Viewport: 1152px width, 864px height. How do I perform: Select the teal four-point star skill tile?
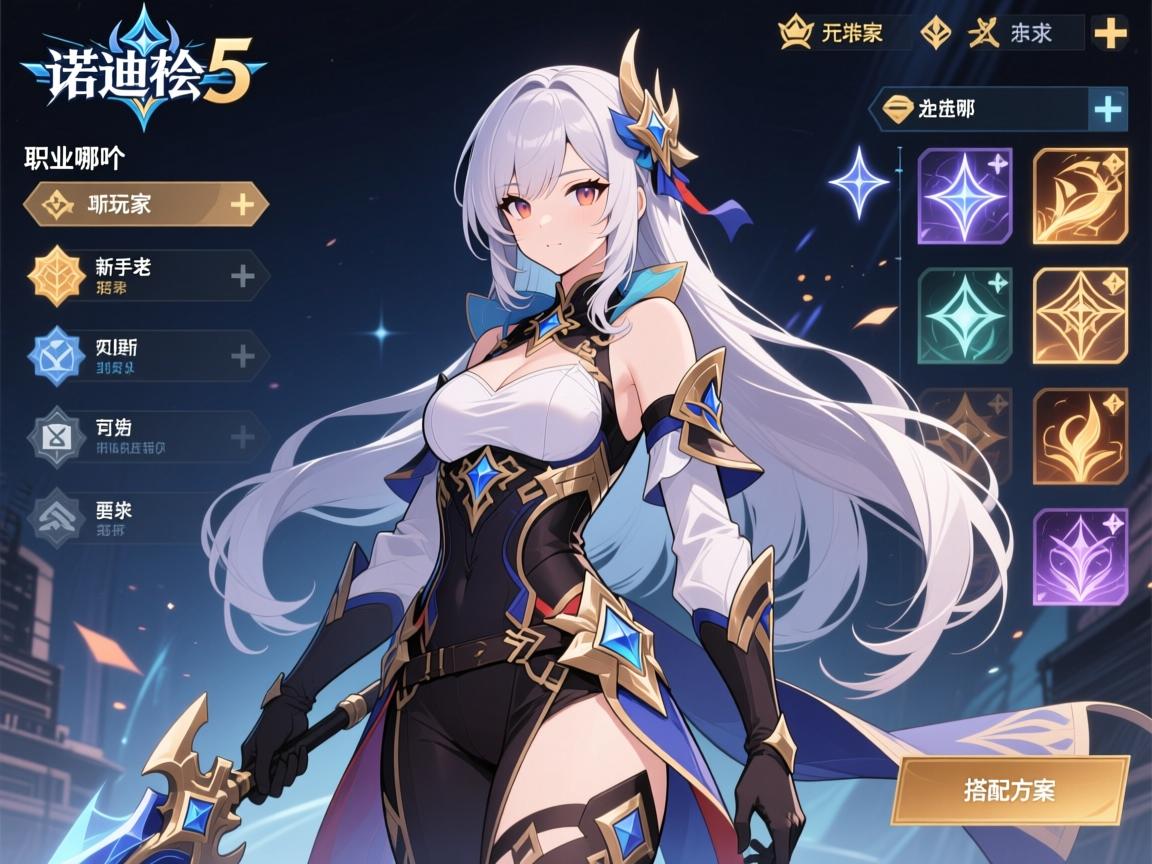click(x=964, y=316)
